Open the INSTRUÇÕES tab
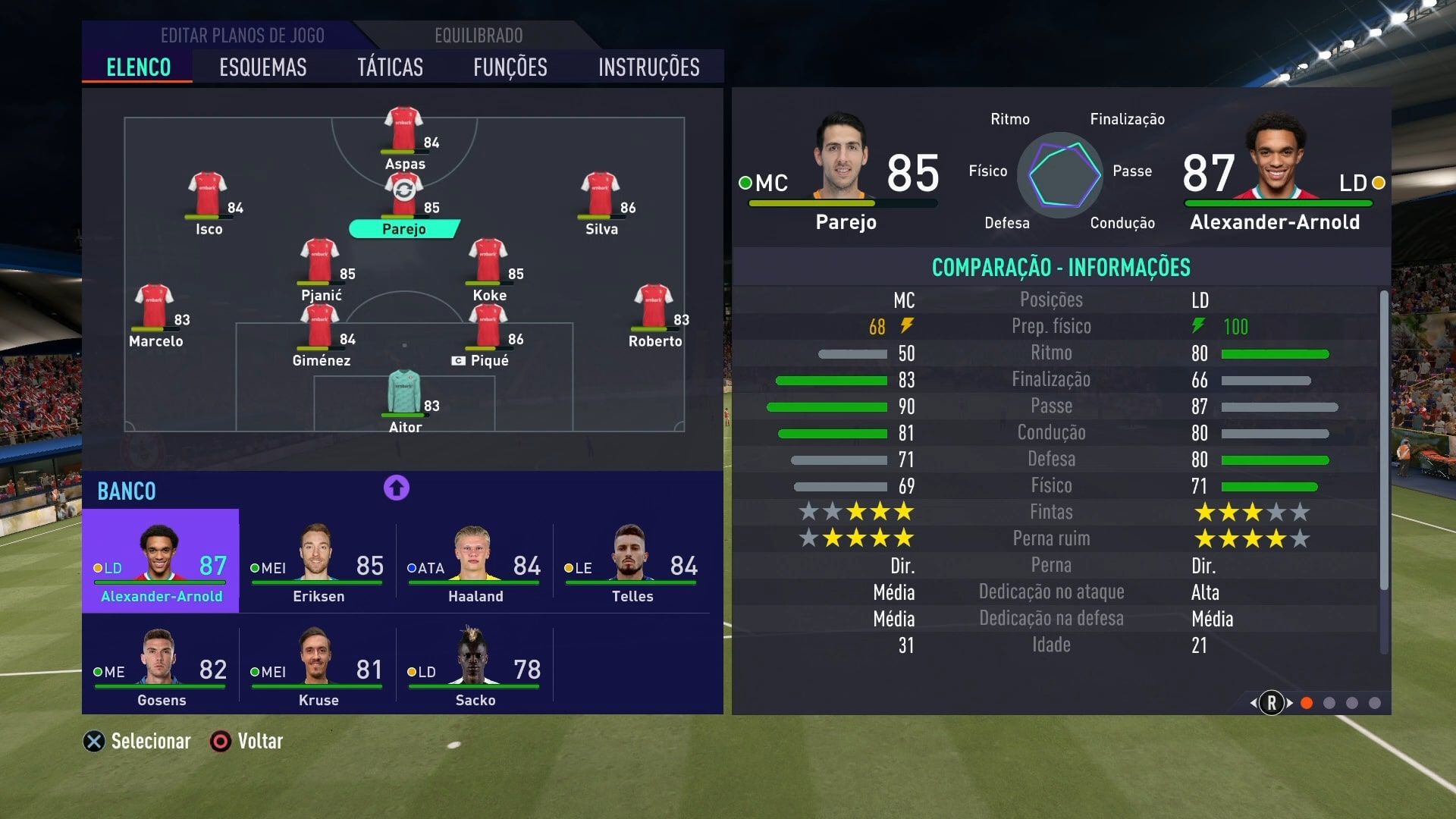This screenshot has width=1456, height=819. 648,67
